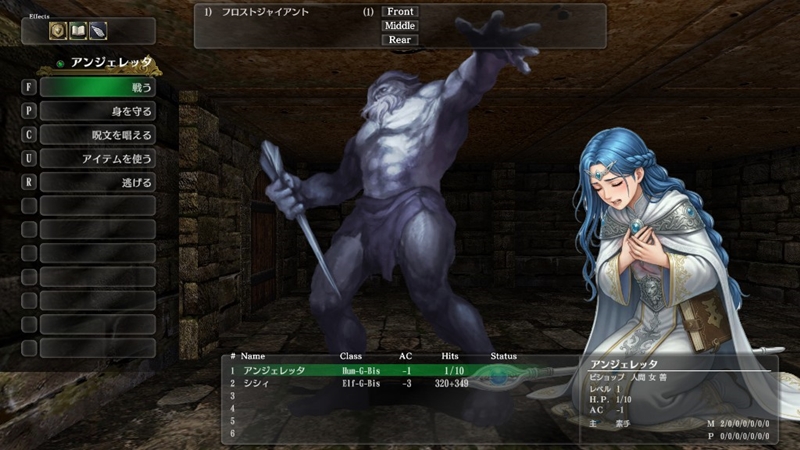Image resolution: width=800 pixels, height=450 pixels.
Task: Select 逃げる (Run away) command
Action: (97, 183)
